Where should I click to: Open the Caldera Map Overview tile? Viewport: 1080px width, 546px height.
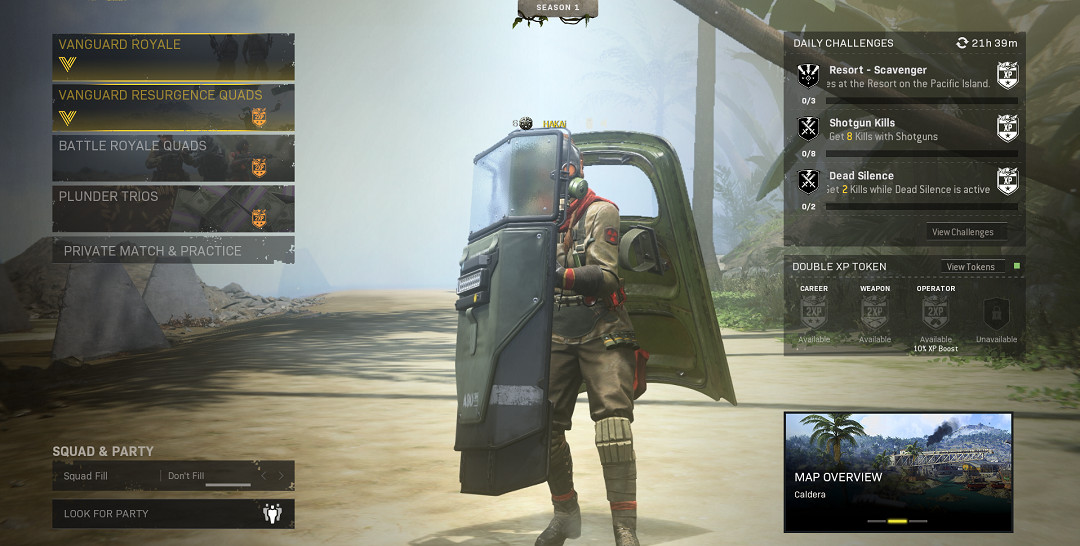point(898,472)
